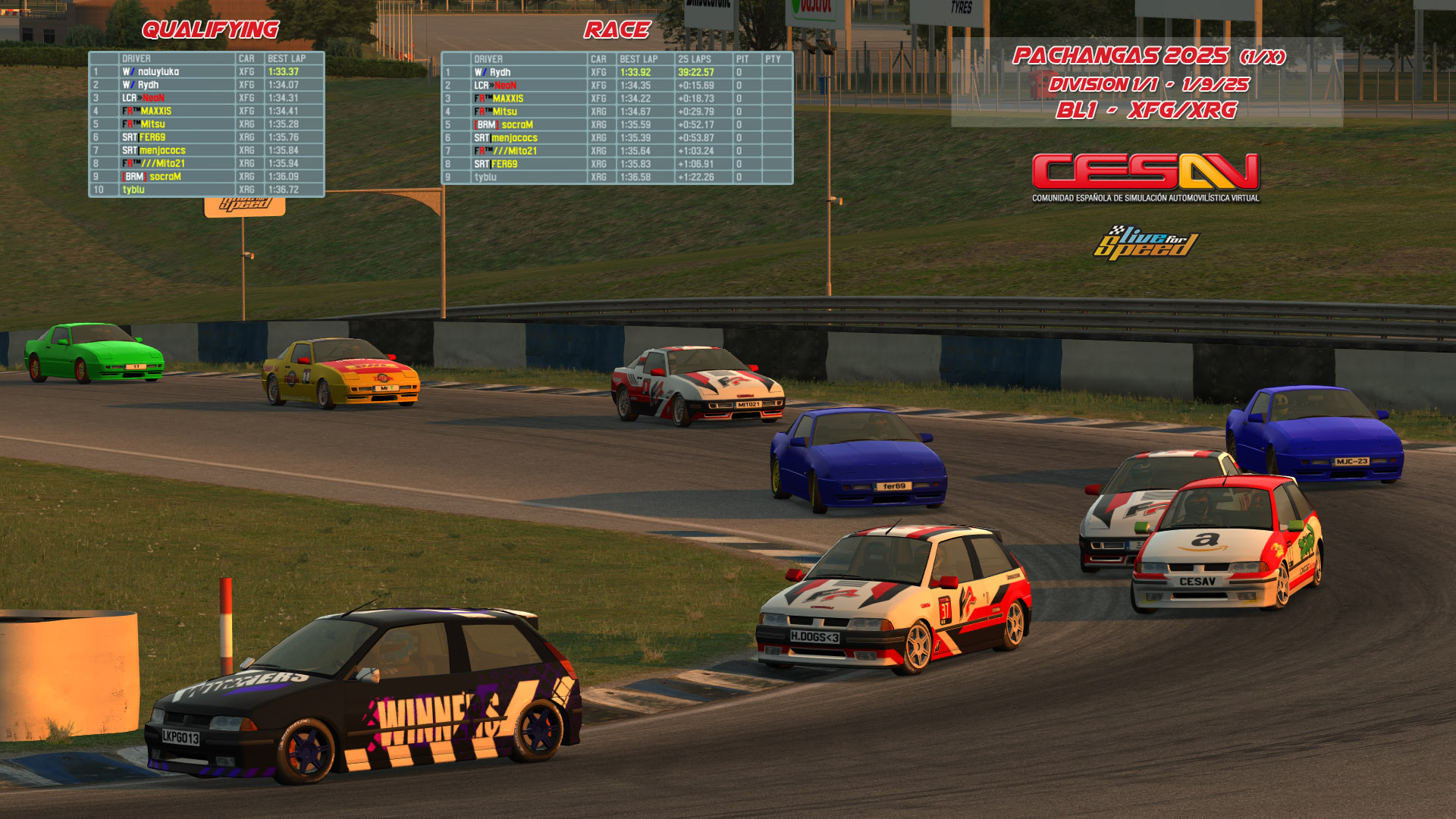
Task: Click socraM's row in the Race results
Action: [x=617, y=124]
